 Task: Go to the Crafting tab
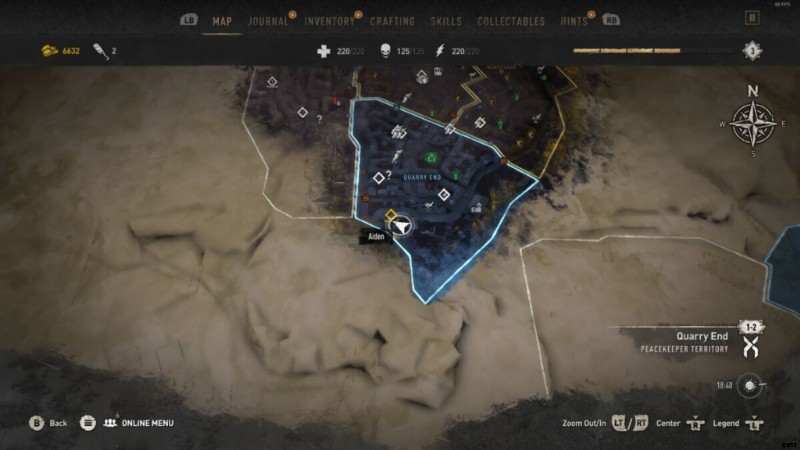[x=392, y=21]
